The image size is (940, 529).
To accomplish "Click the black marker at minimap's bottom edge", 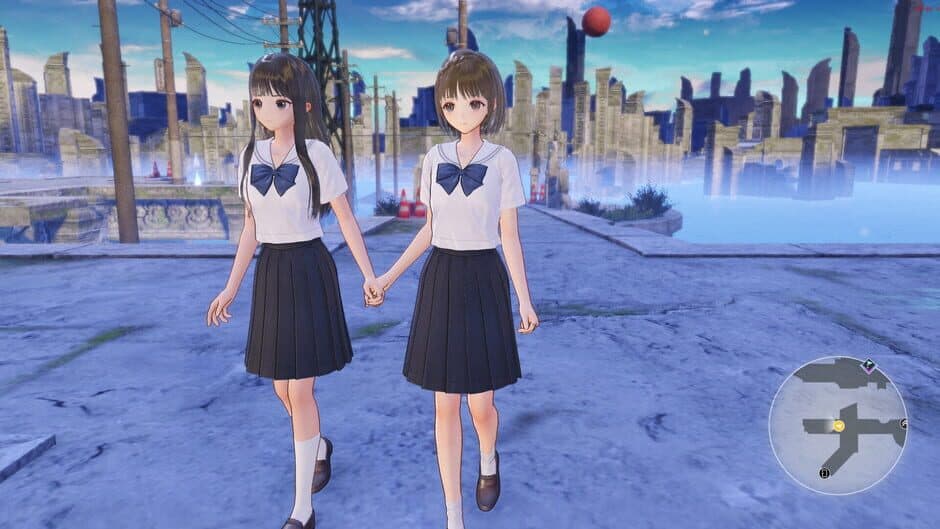I will [825, 473].
